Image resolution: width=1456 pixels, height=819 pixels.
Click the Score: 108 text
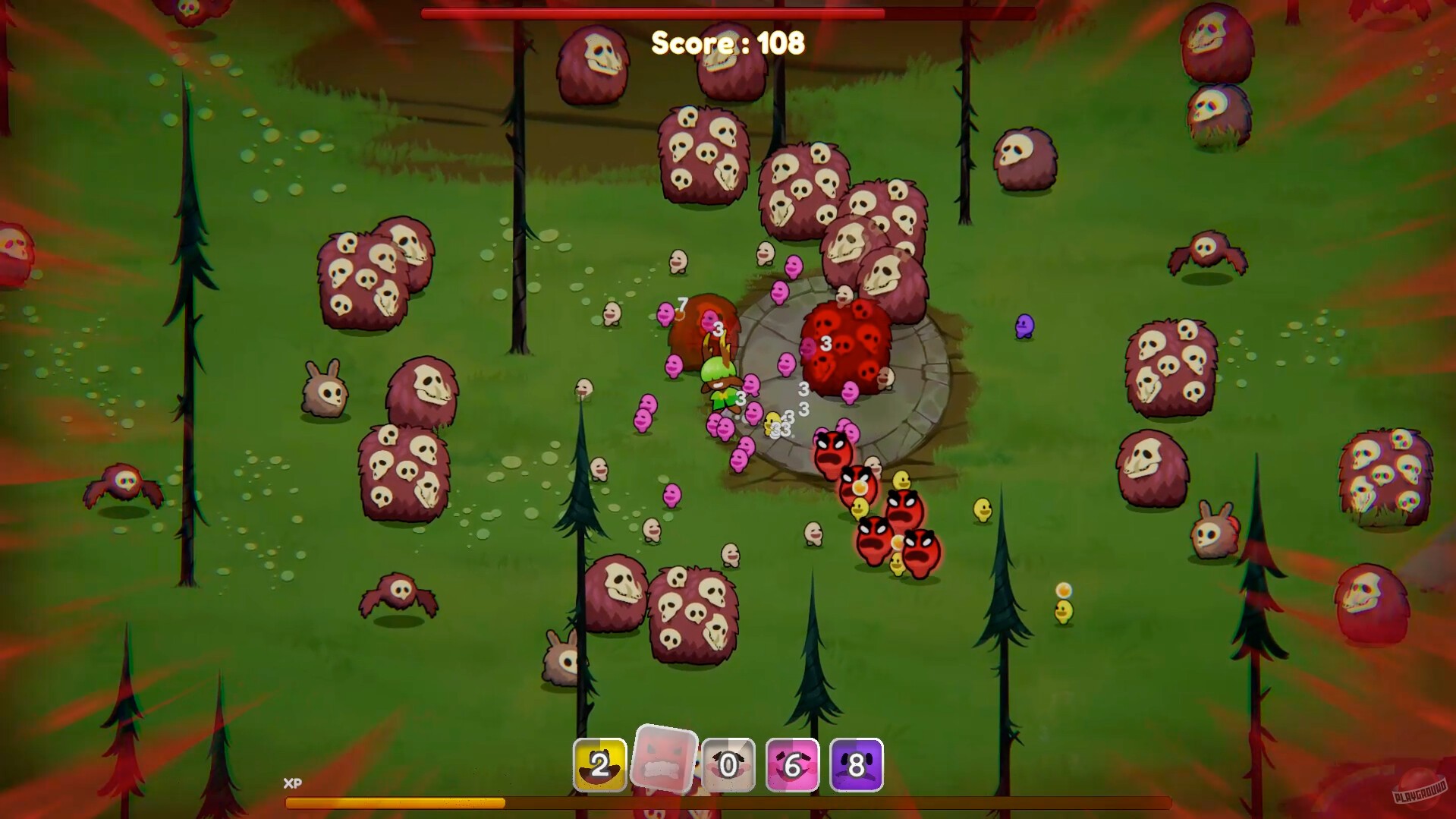pos(726,43)
